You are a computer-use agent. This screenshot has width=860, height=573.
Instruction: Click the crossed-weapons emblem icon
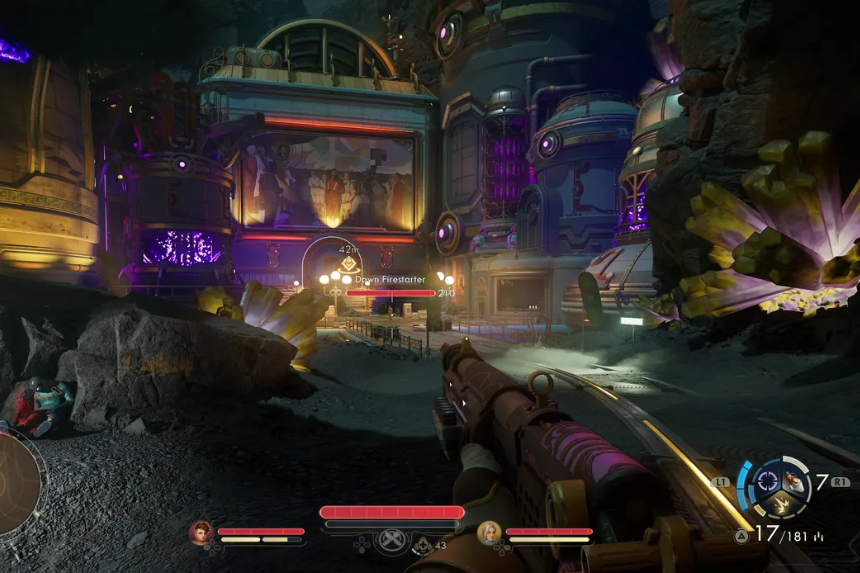pyautogui.click(x=391, y=539)
